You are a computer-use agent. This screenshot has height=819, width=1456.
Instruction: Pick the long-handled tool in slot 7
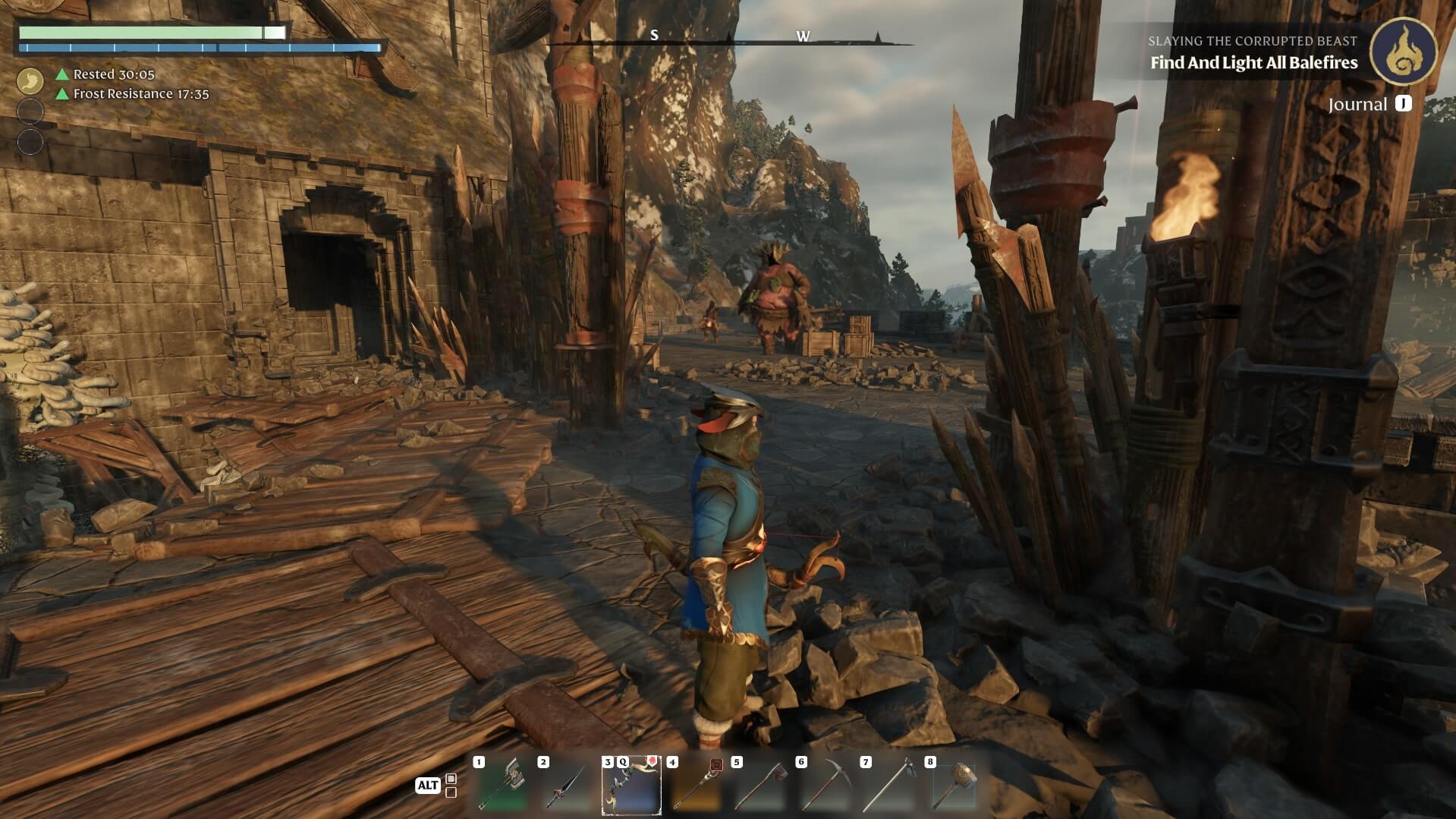889,786
